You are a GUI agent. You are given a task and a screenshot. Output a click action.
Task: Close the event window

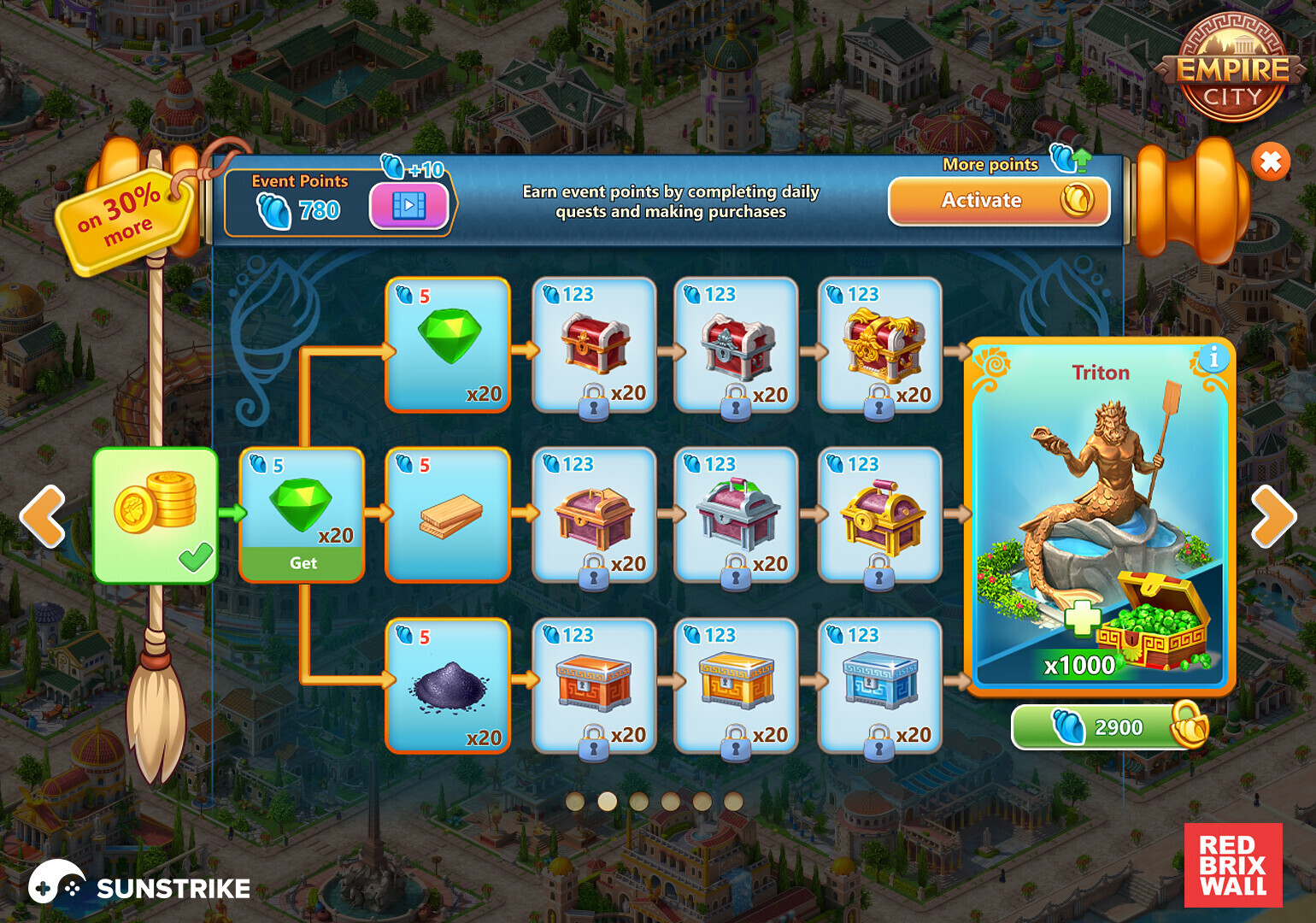pos(1270,162)
